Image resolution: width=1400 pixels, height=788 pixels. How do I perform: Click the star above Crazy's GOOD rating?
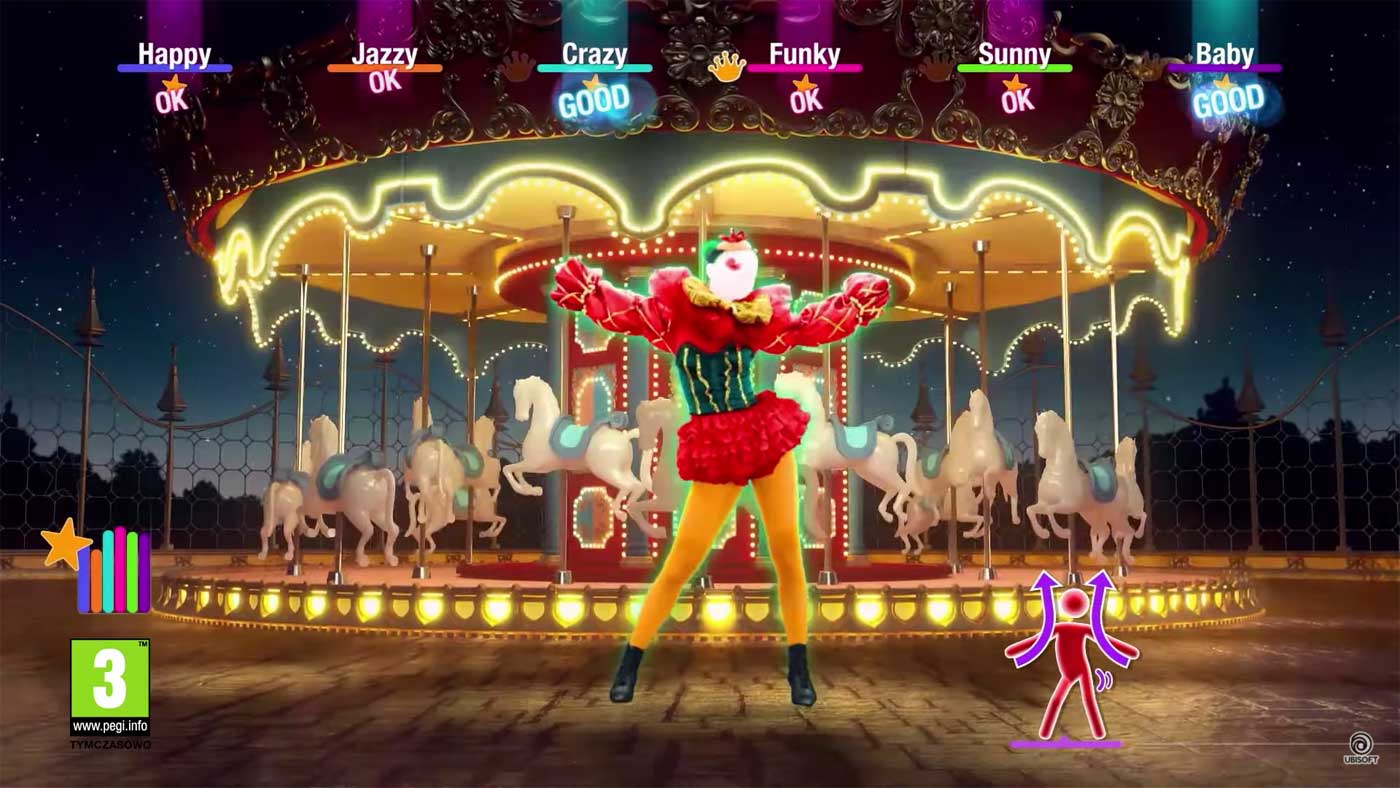(592, 85)
